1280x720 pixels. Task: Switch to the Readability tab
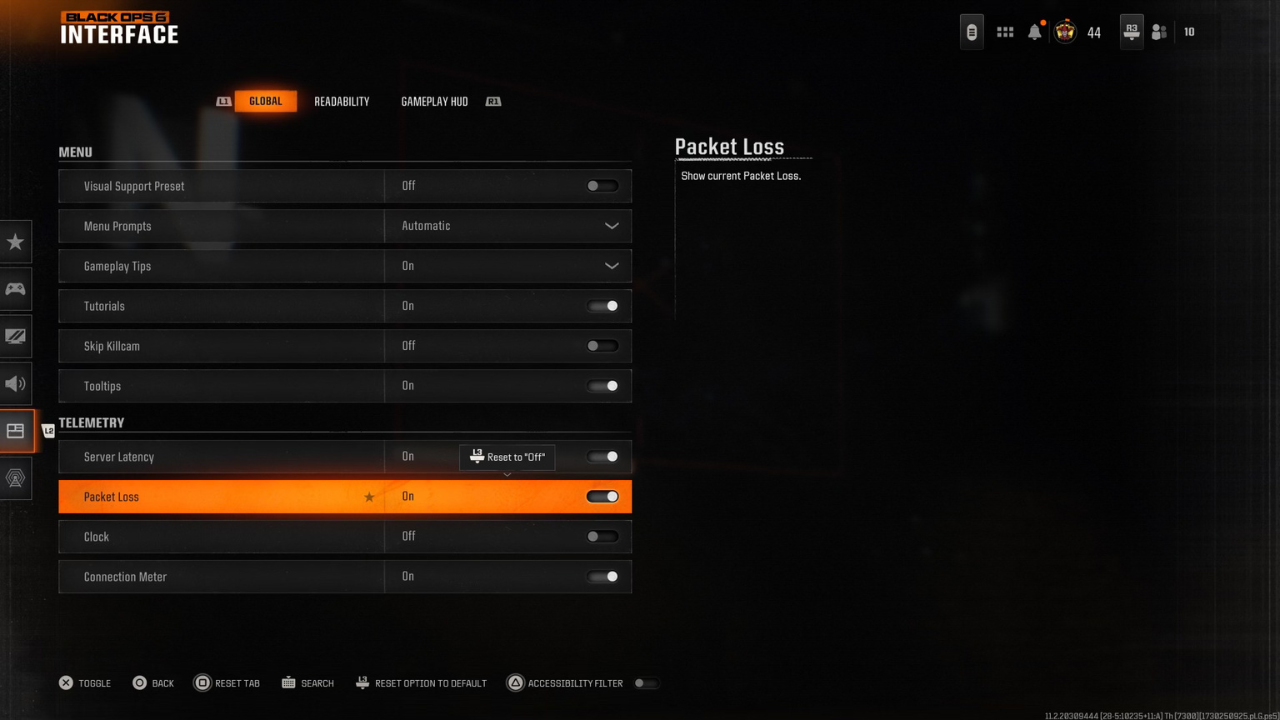[341, 100]
